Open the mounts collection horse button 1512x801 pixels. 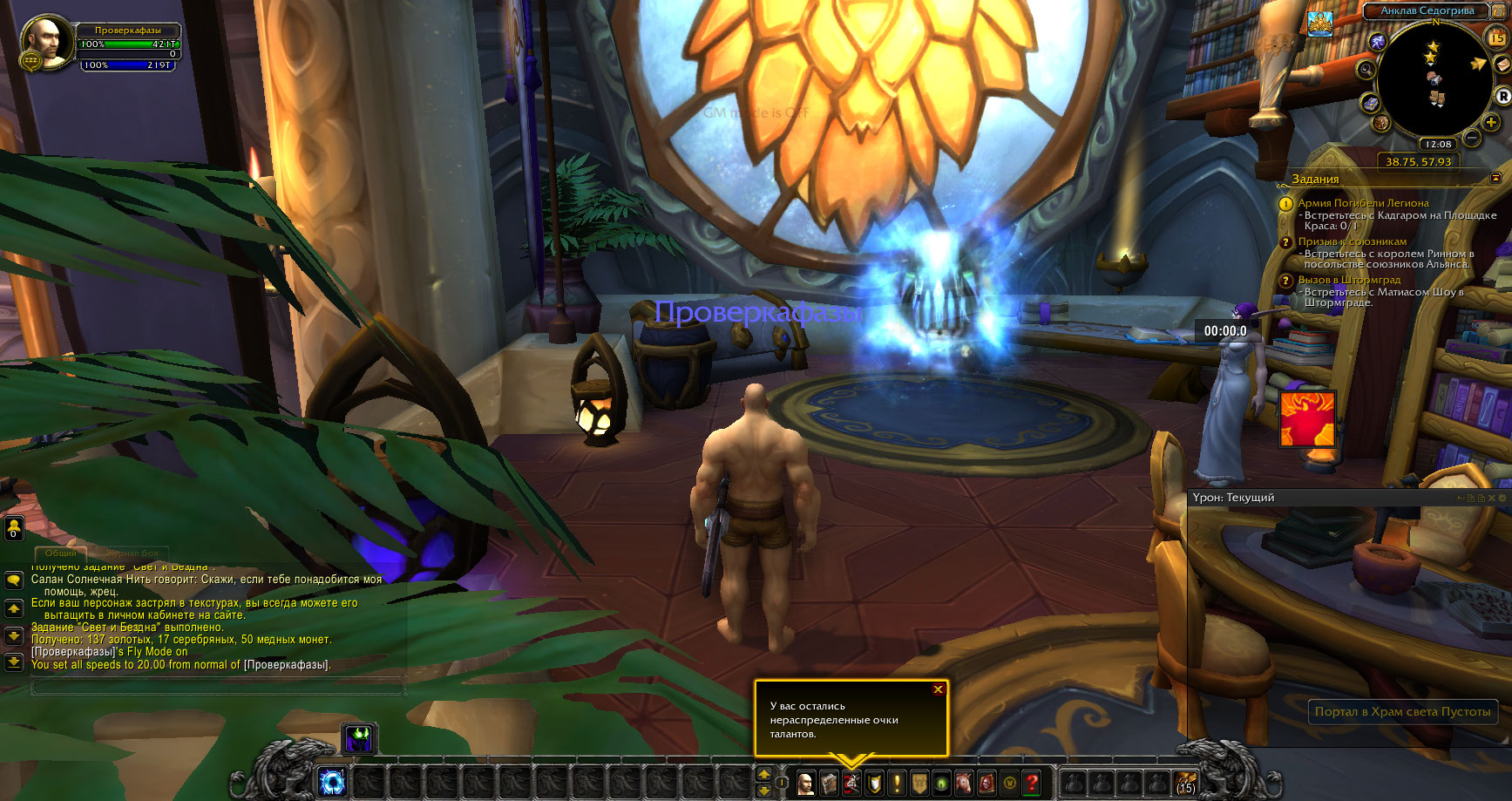964,783
